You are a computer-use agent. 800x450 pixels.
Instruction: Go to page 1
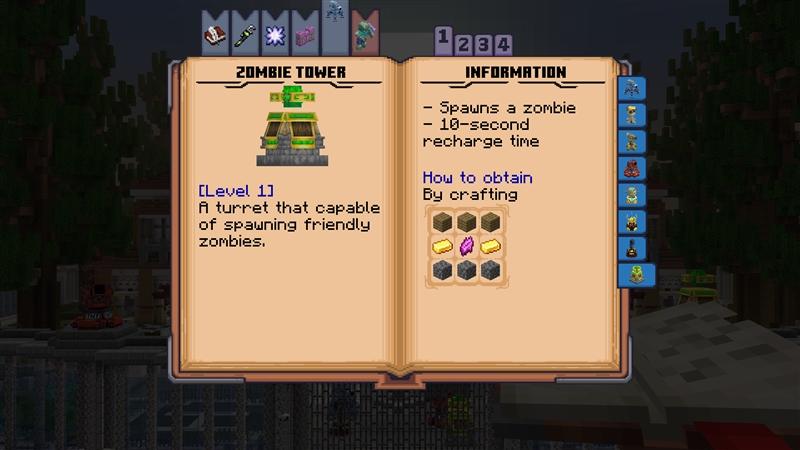[x=442, y=40]
